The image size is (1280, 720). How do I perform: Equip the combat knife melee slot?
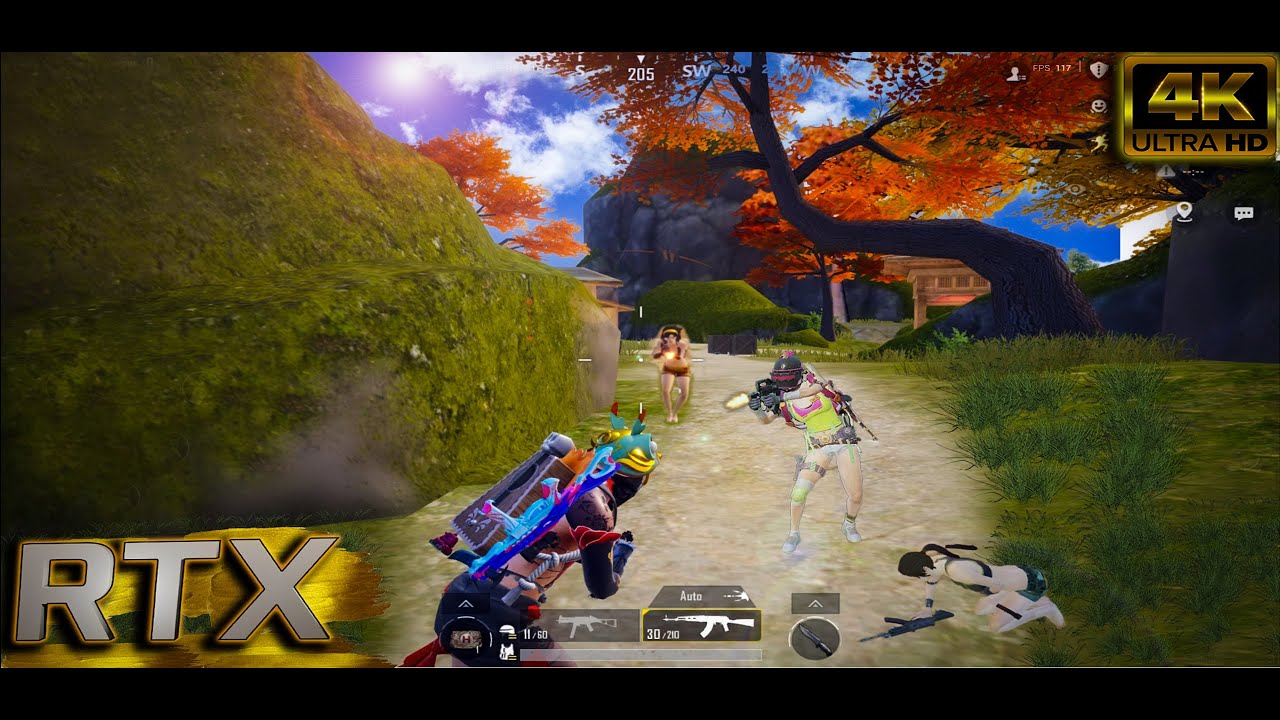pos(814,638)
